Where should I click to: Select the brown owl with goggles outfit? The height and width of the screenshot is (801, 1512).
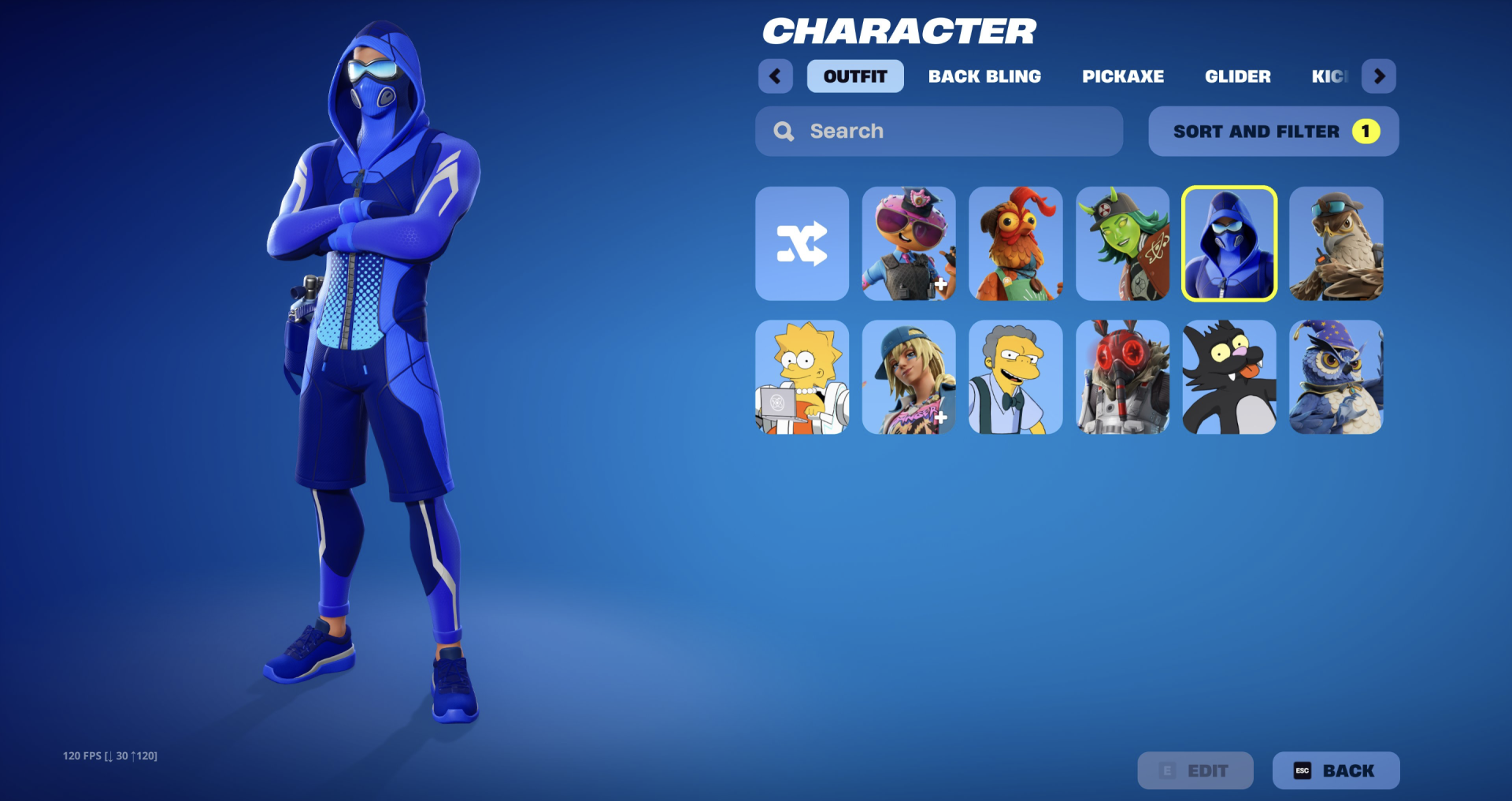[1336, 243]
